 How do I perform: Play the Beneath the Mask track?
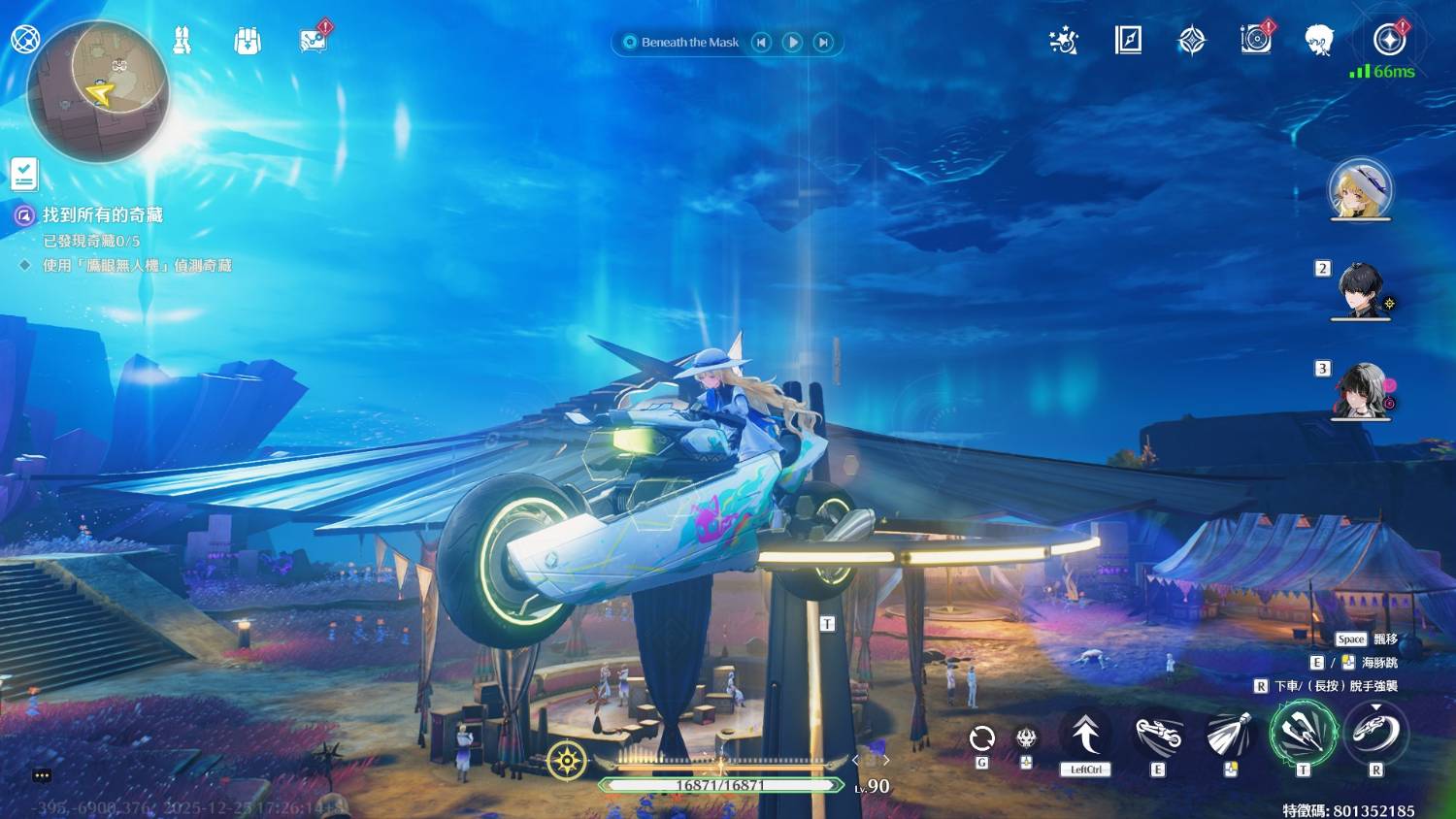pyautogui.click(x=793, y=42)
